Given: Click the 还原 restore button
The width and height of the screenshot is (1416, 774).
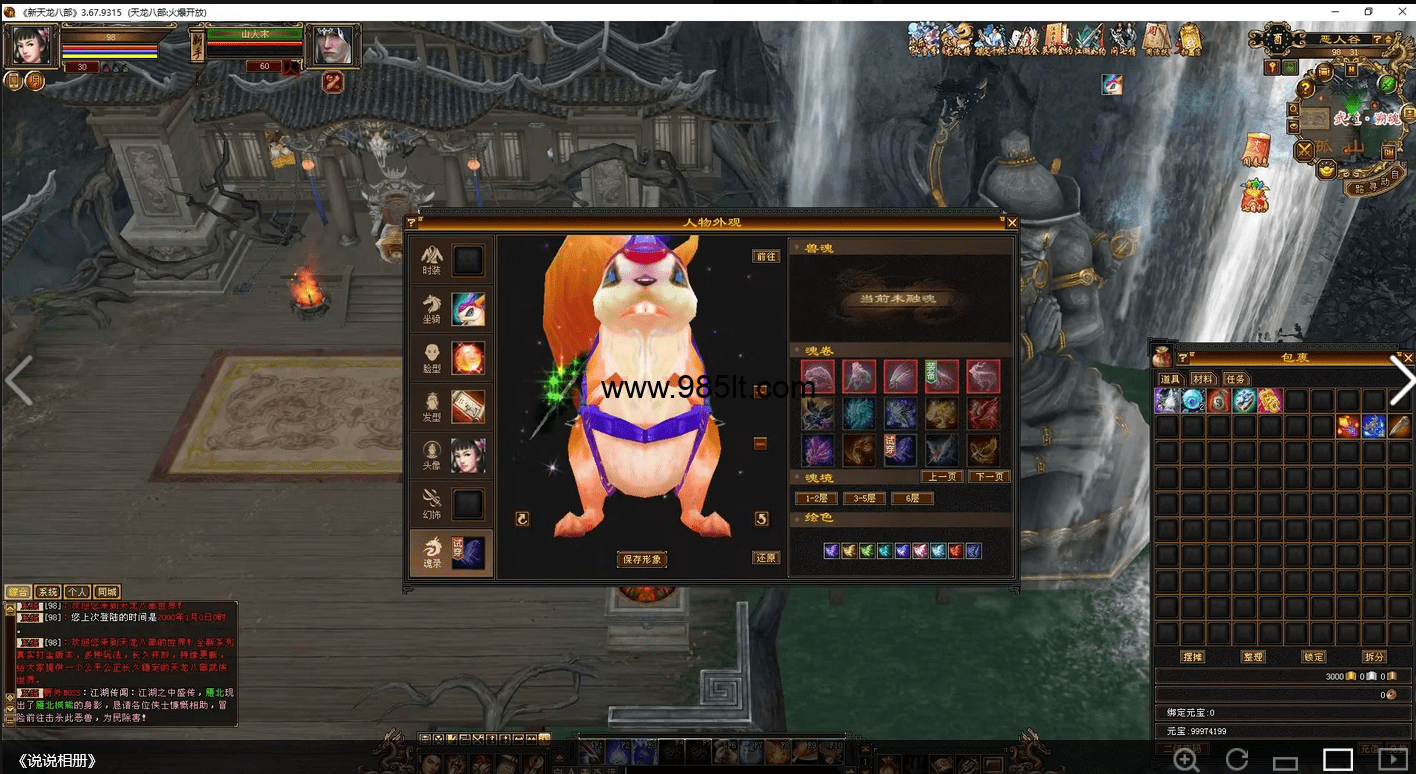Looking at the screenshot, I should (x=766, y=558).
